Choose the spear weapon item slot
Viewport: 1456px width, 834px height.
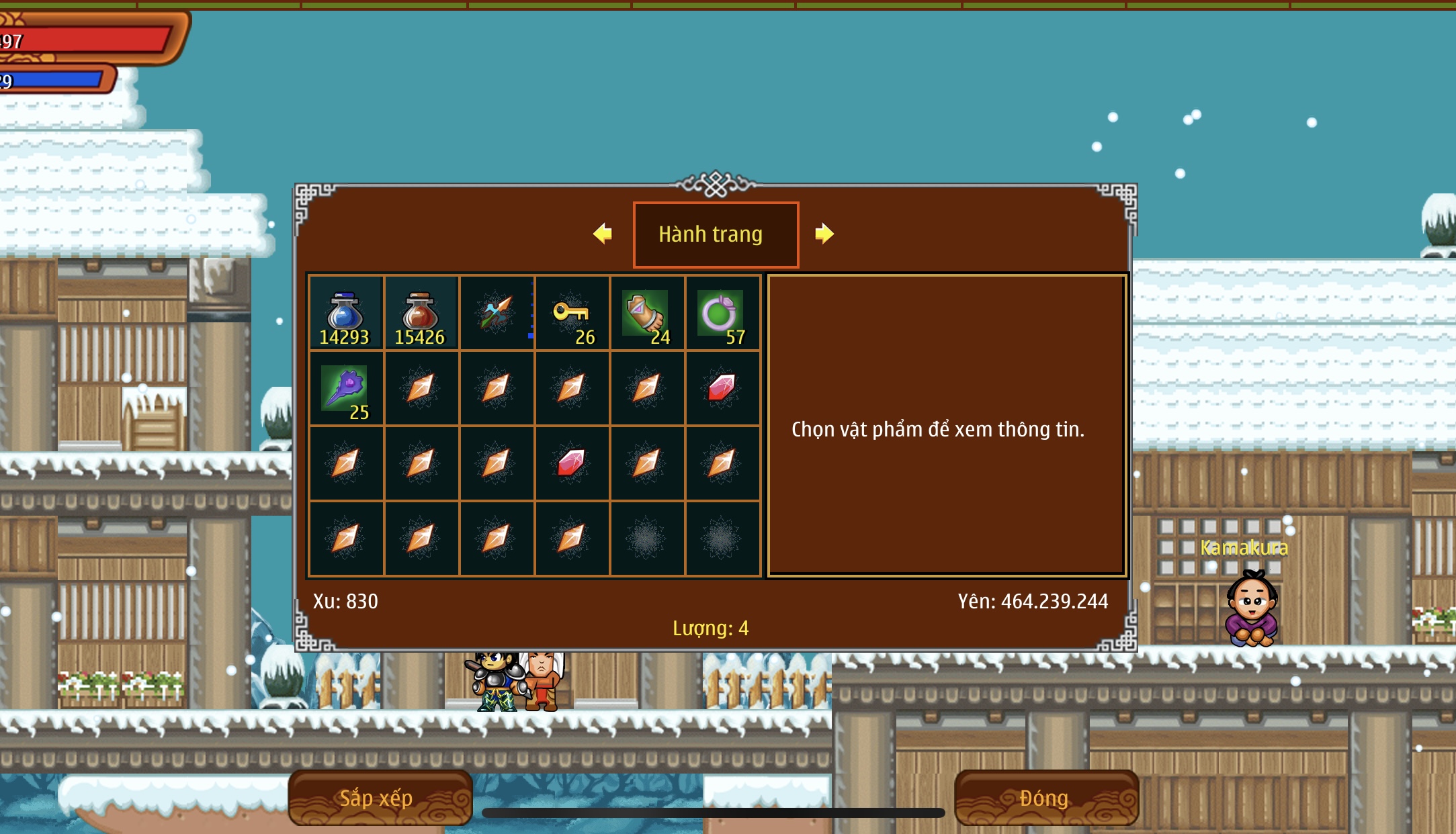pos(497,313)
